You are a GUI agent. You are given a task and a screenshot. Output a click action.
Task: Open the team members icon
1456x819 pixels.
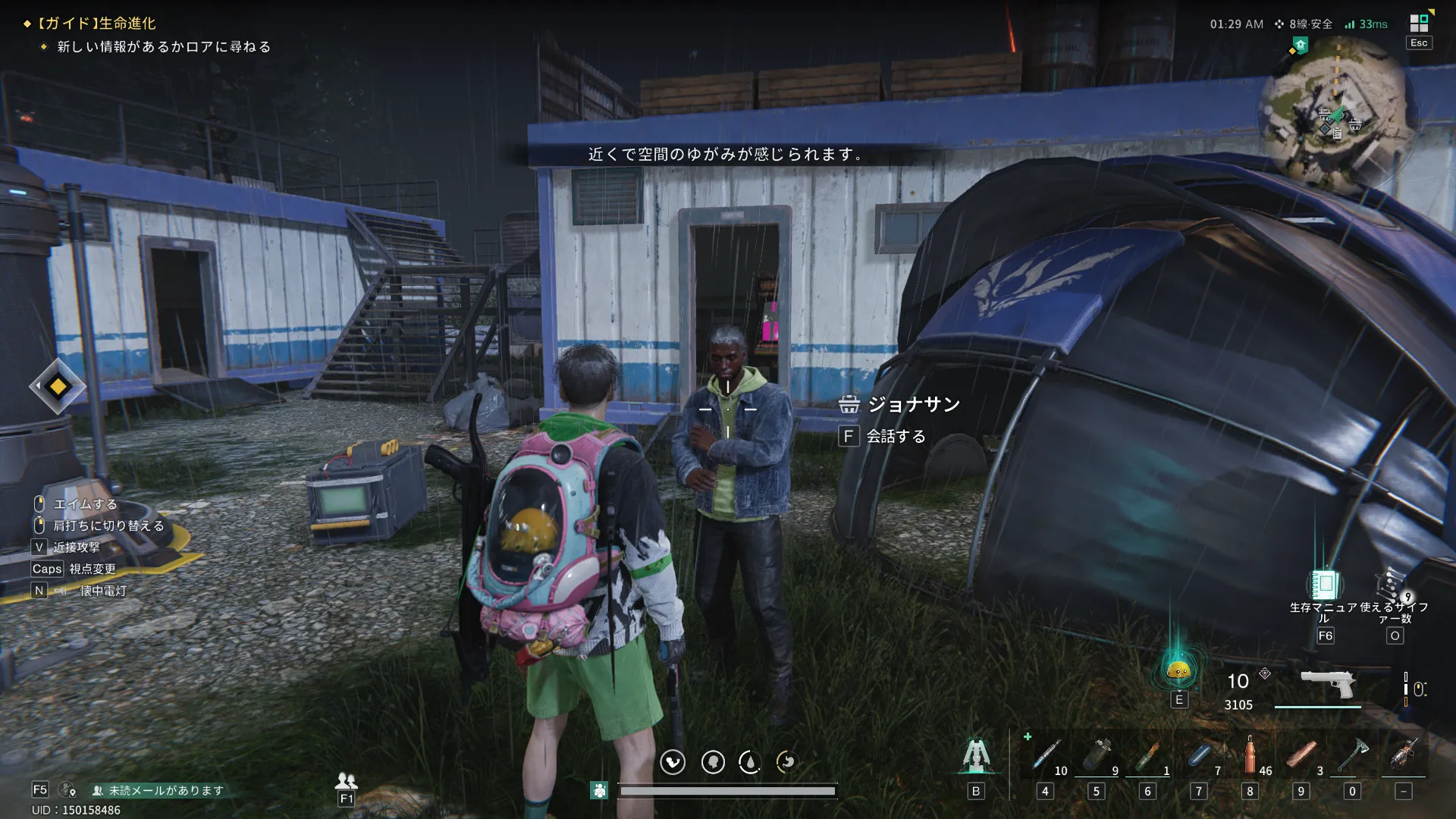click(x=347, y=780)
